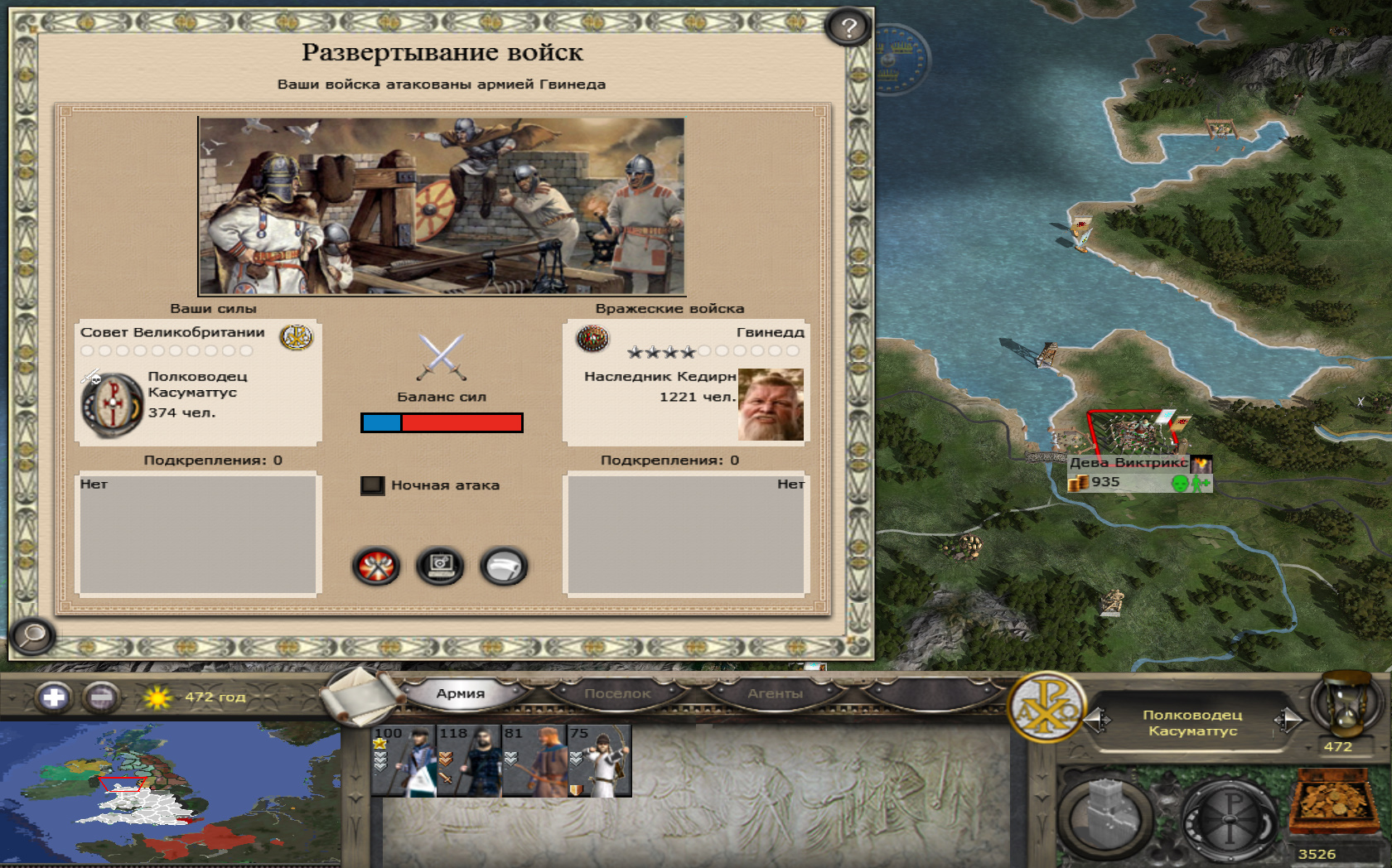Switch to the Армия tab

click(x=461, y=694)
